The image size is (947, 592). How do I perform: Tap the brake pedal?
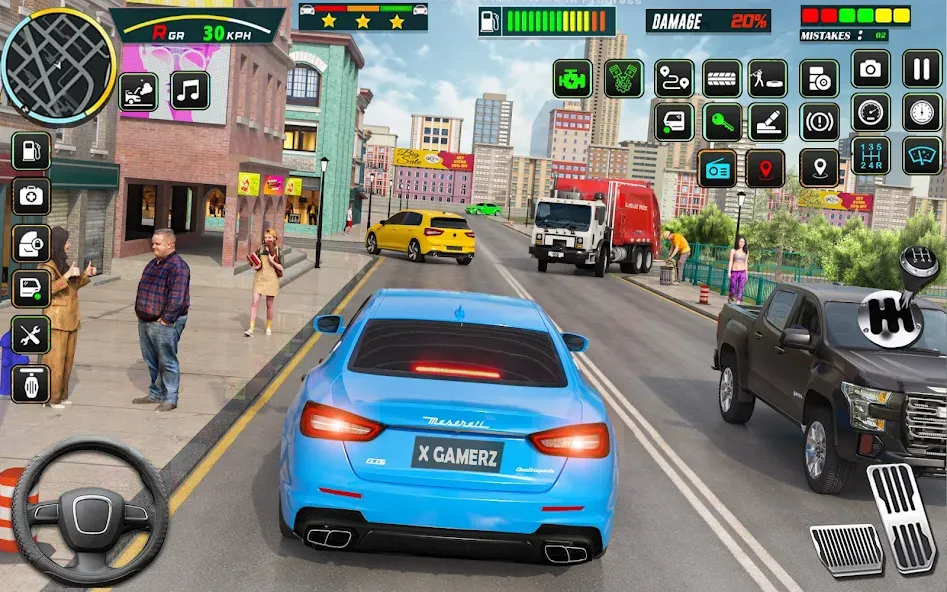click(x=845, y=549)
